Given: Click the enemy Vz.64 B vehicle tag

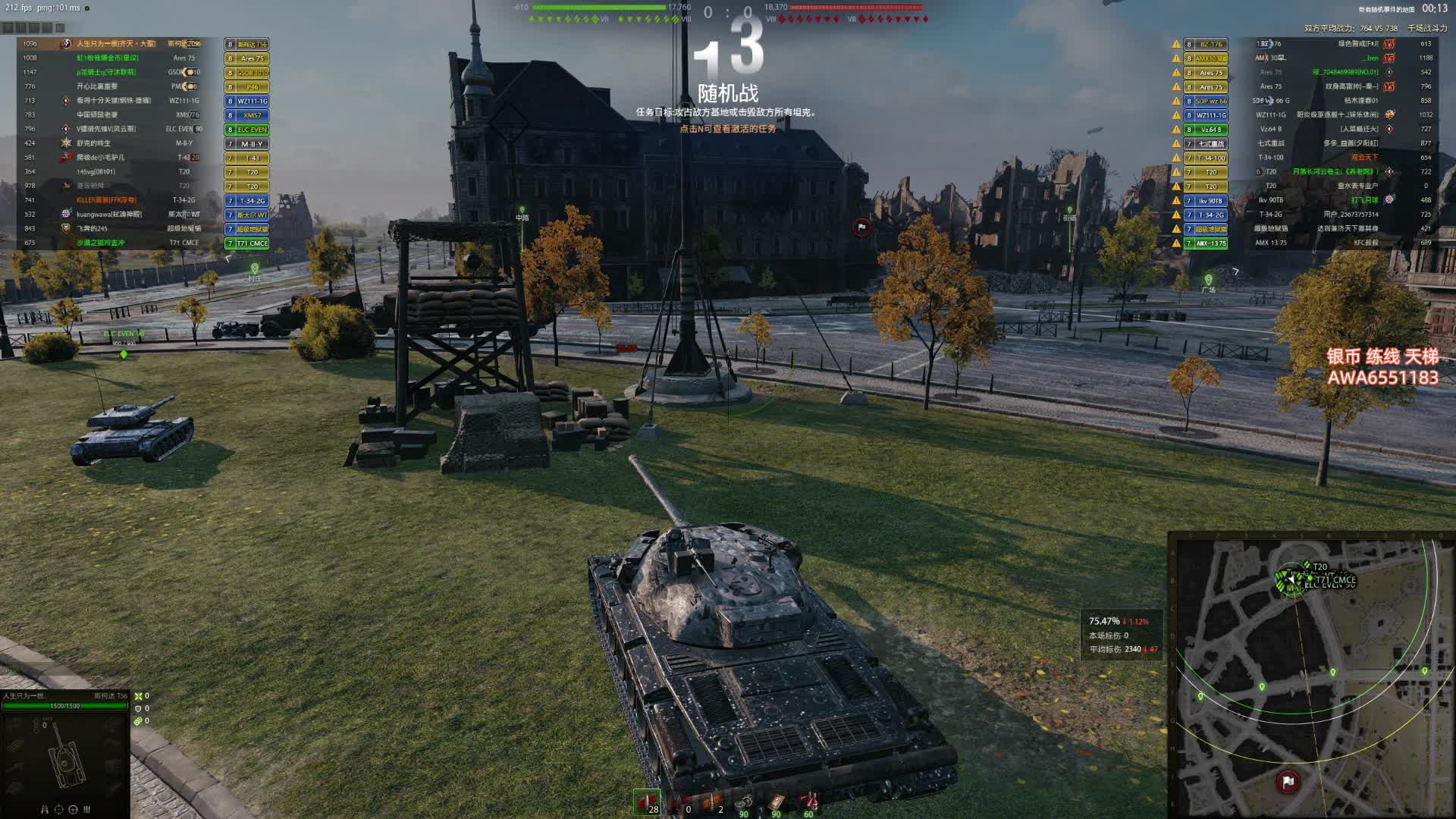Looking at the screenshot, I should pos(1206,130).
